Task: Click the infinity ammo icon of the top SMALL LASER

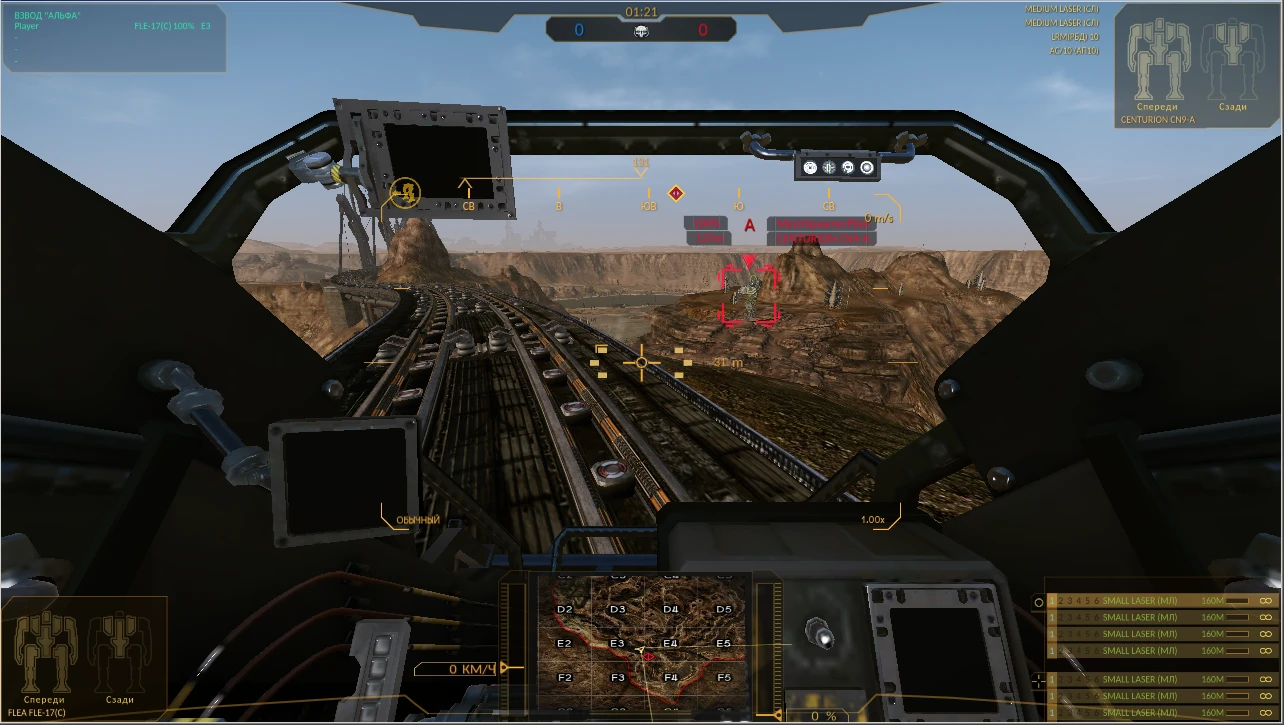Action: pyautogui.click(x=1267, y=601)
